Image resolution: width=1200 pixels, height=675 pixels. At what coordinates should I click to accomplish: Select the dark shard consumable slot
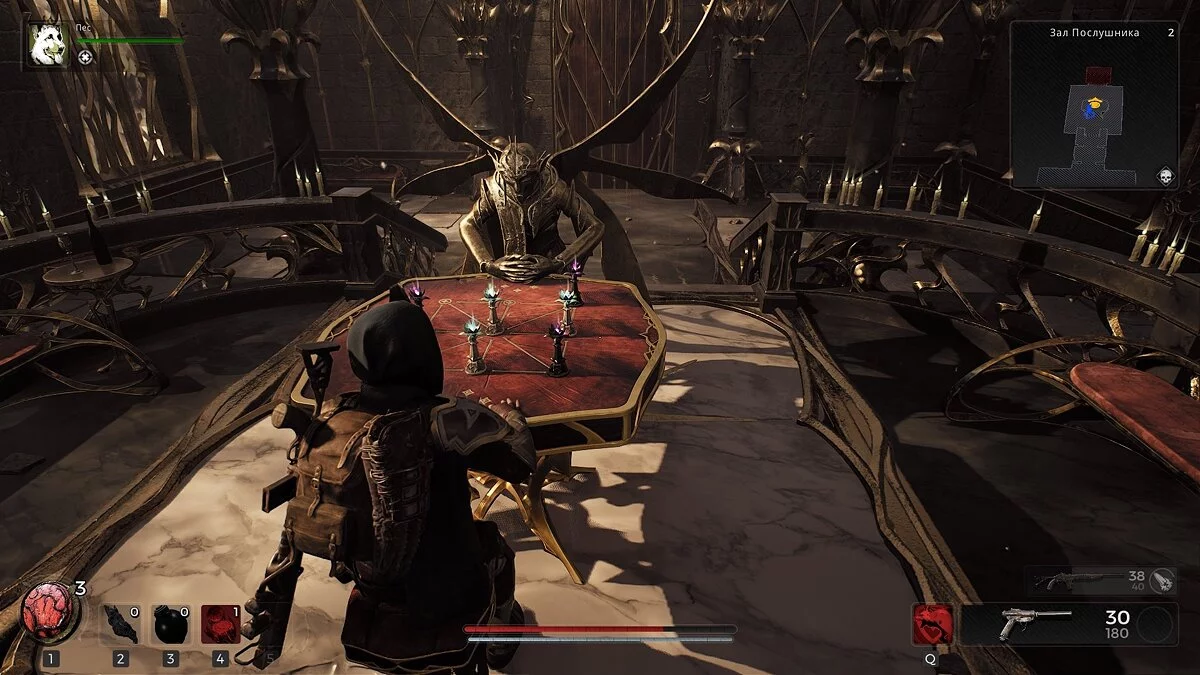(x=120, y=625)
